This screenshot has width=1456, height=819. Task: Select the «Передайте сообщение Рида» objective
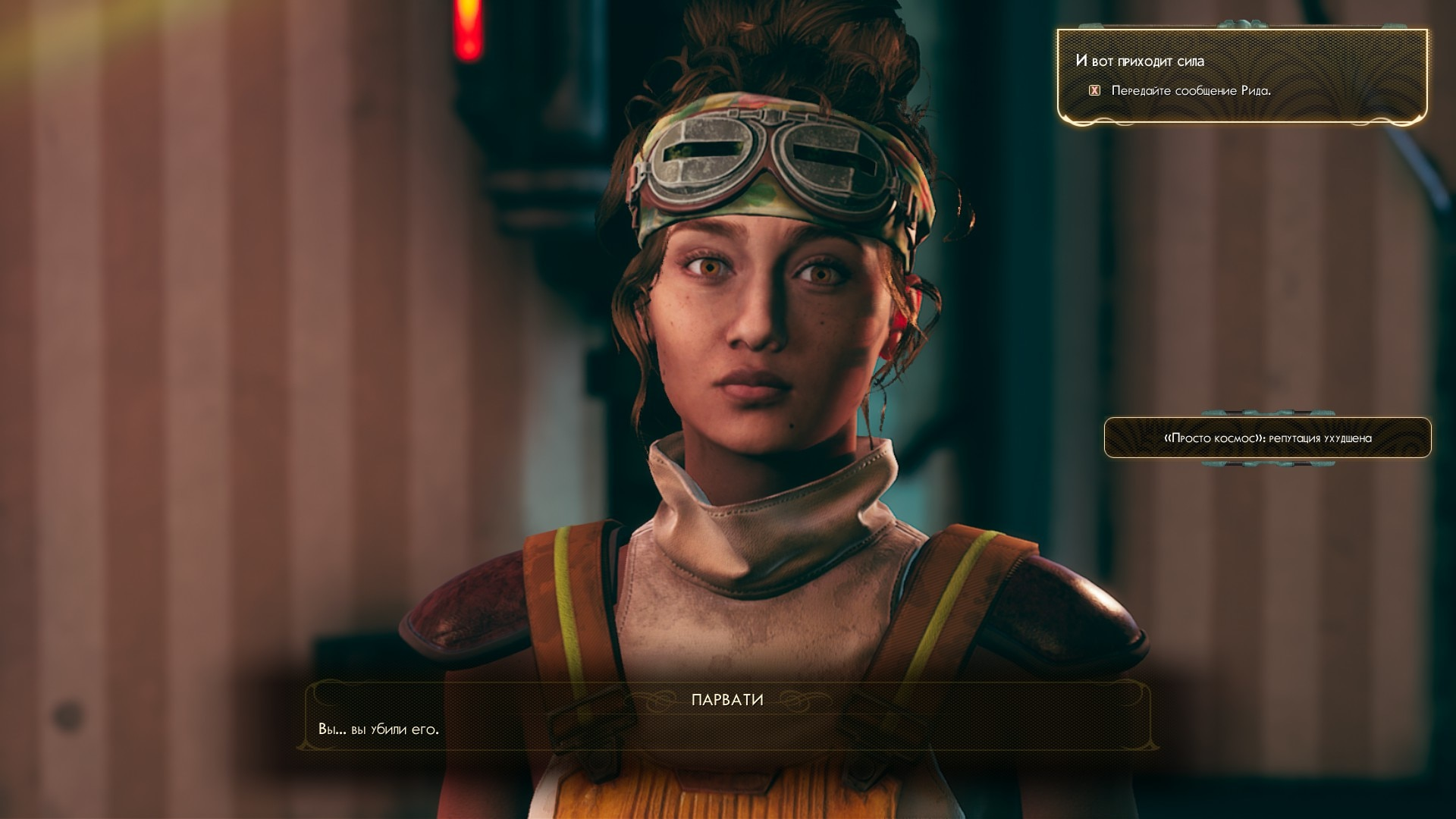pos(1190,91)
